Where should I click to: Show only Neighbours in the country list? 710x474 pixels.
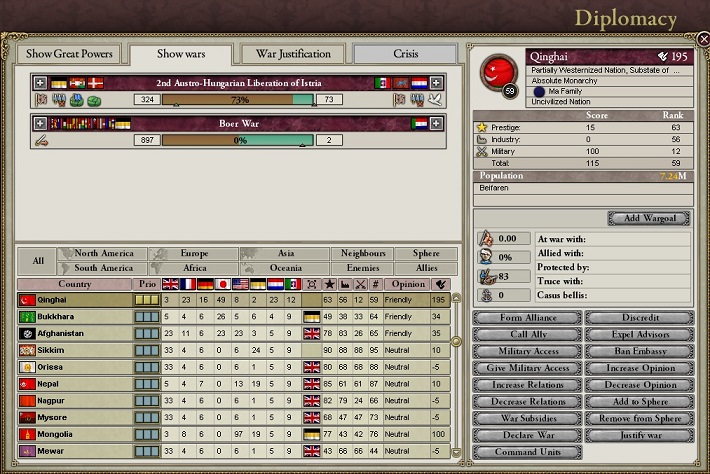point(363,254)
